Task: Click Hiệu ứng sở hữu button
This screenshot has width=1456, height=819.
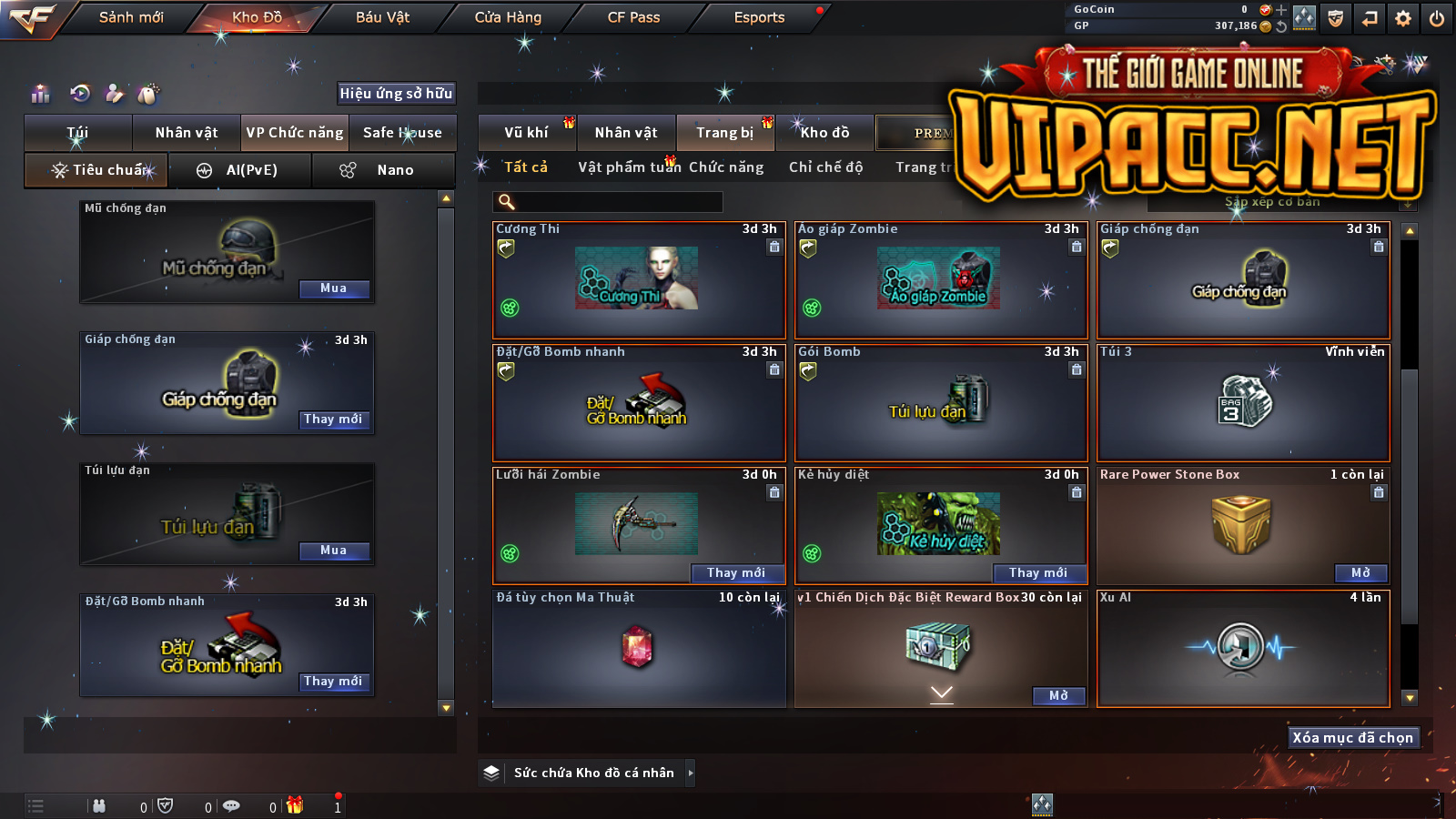Action: [396, 93]
